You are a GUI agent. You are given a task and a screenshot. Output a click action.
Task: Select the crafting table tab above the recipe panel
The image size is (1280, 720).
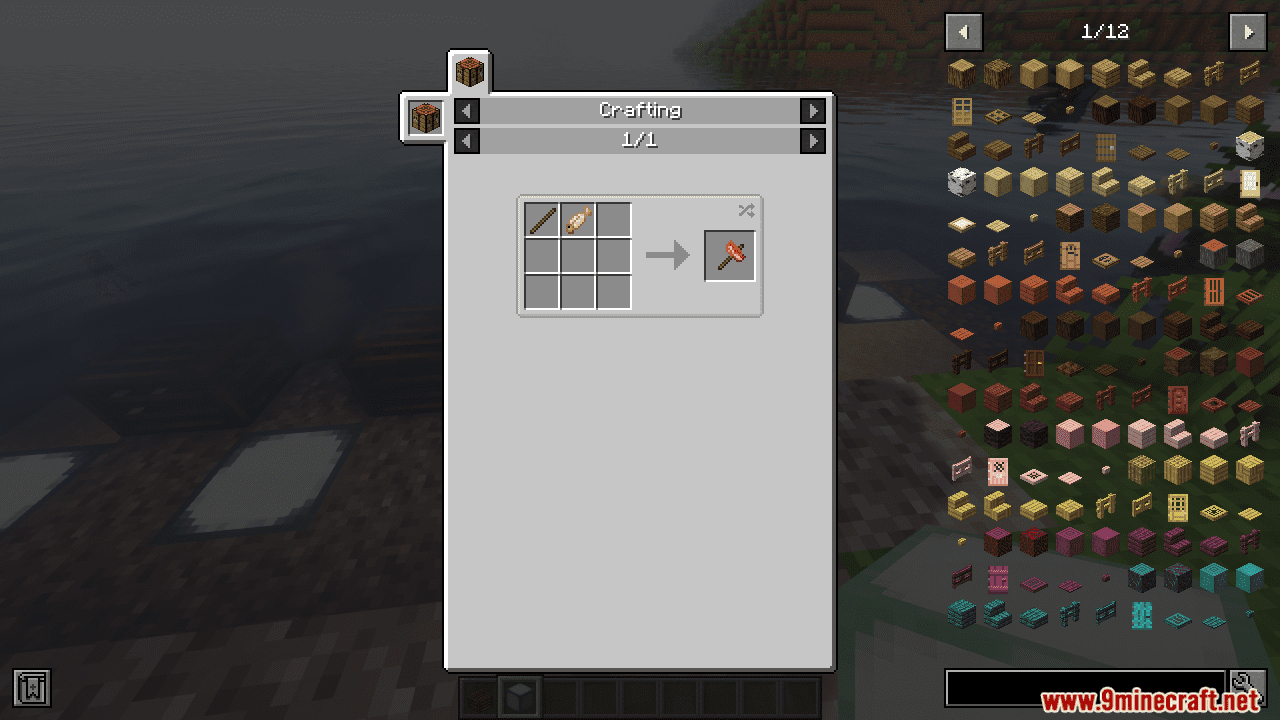point(470,72)
